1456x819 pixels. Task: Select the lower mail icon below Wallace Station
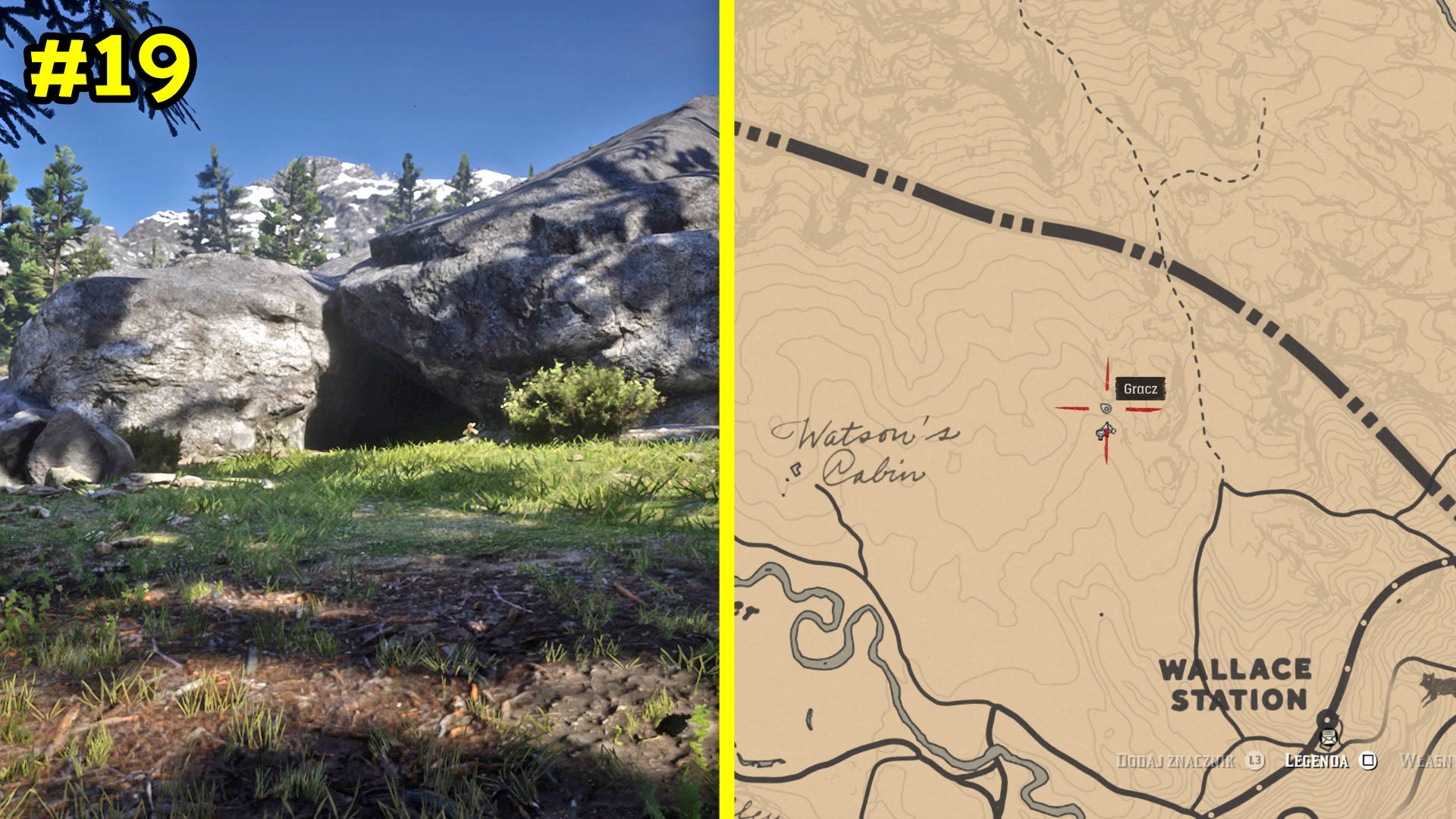(1329, 743)
